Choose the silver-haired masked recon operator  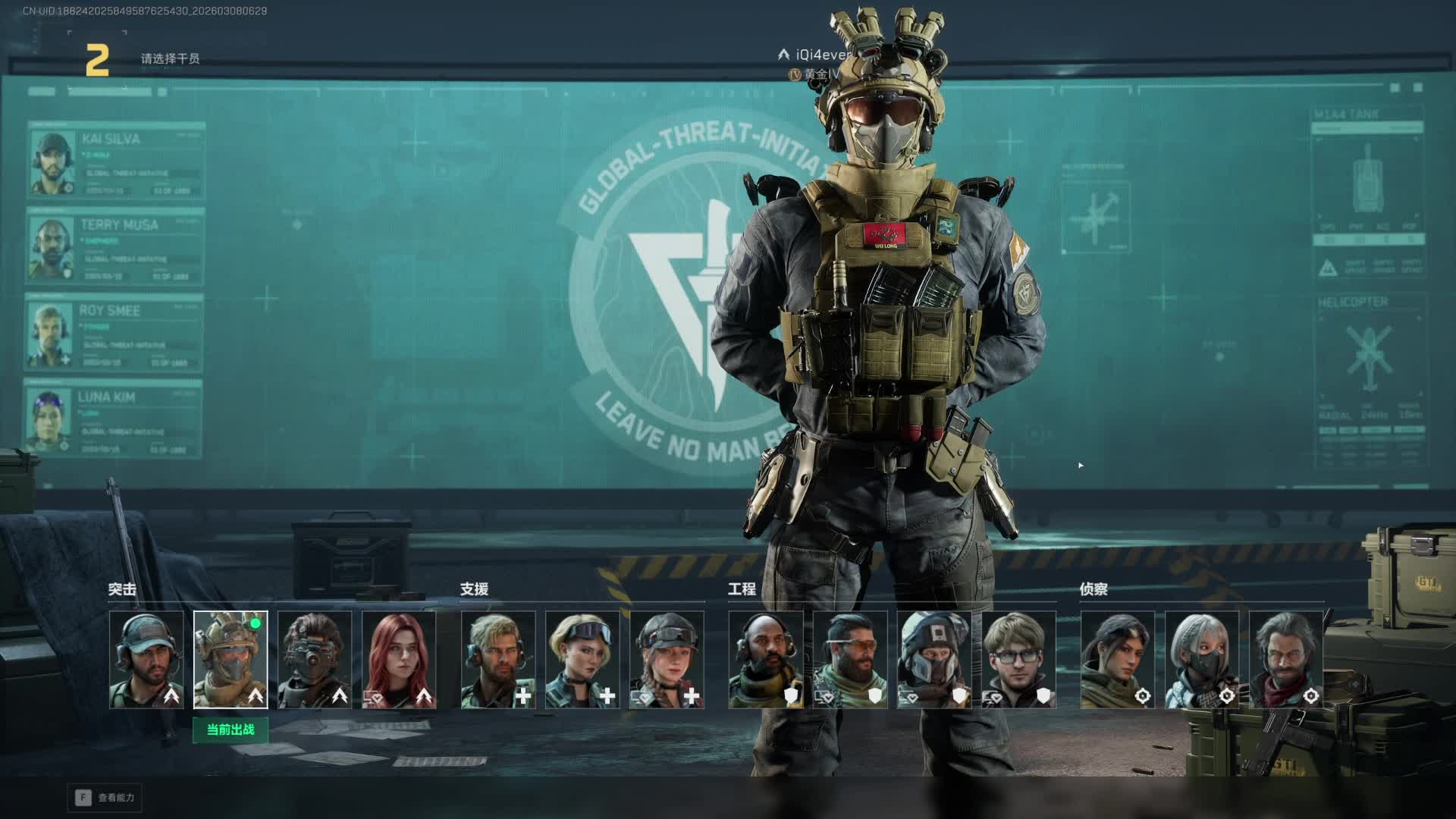1202,660
